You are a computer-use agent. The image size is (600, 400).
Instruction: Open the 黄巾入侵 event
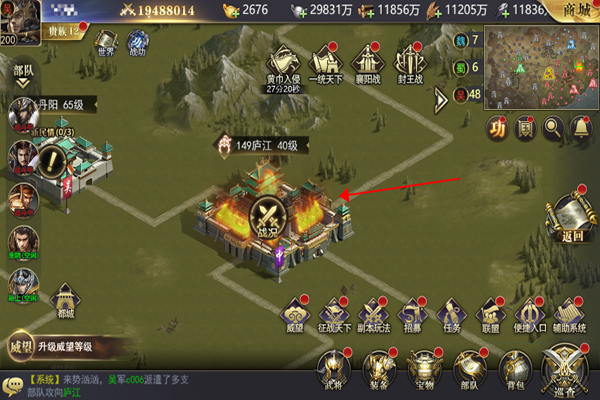tap(283, 62)
